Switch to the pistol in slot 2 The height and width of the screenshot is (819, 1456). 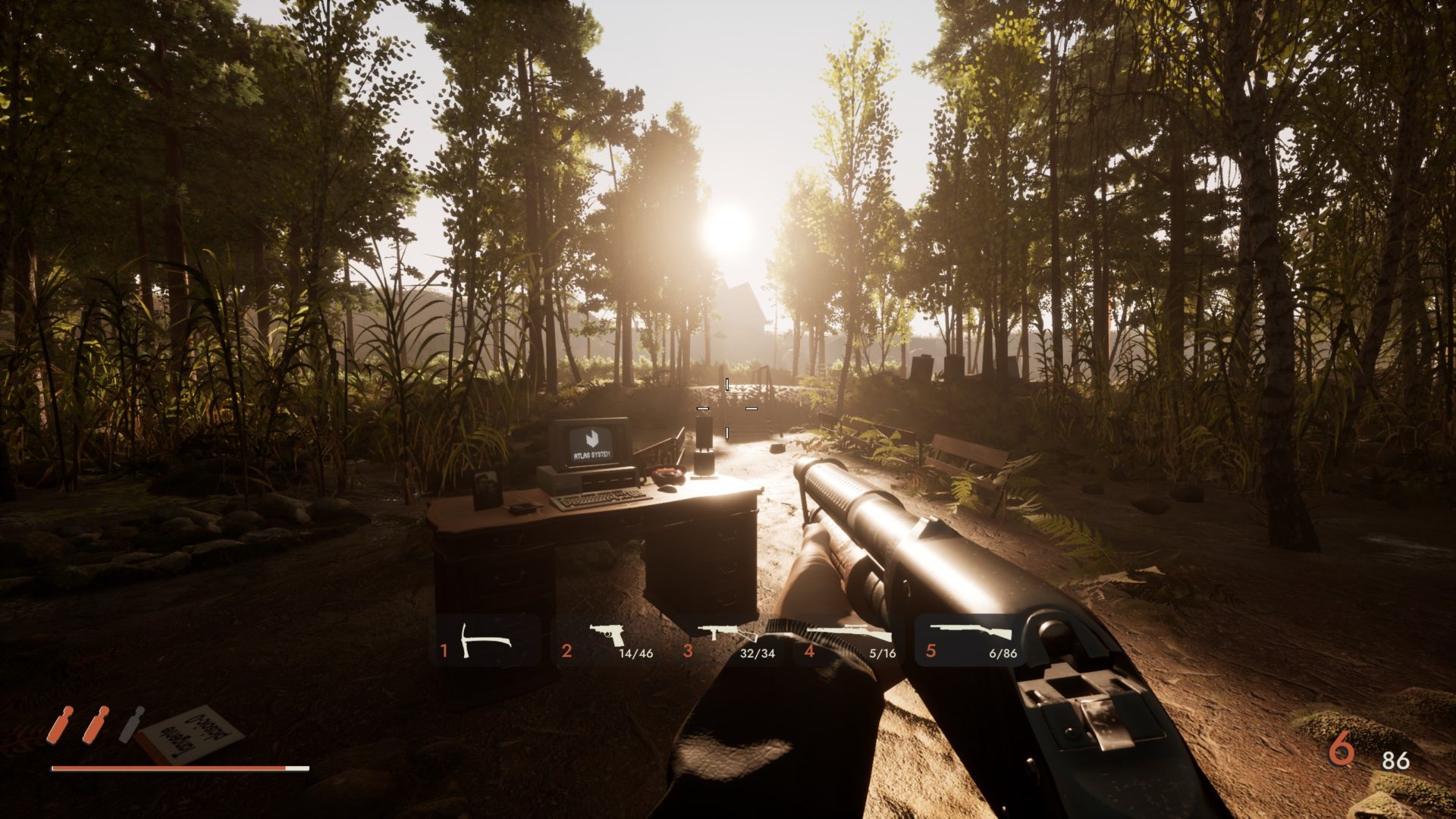[x=607, y=642]
